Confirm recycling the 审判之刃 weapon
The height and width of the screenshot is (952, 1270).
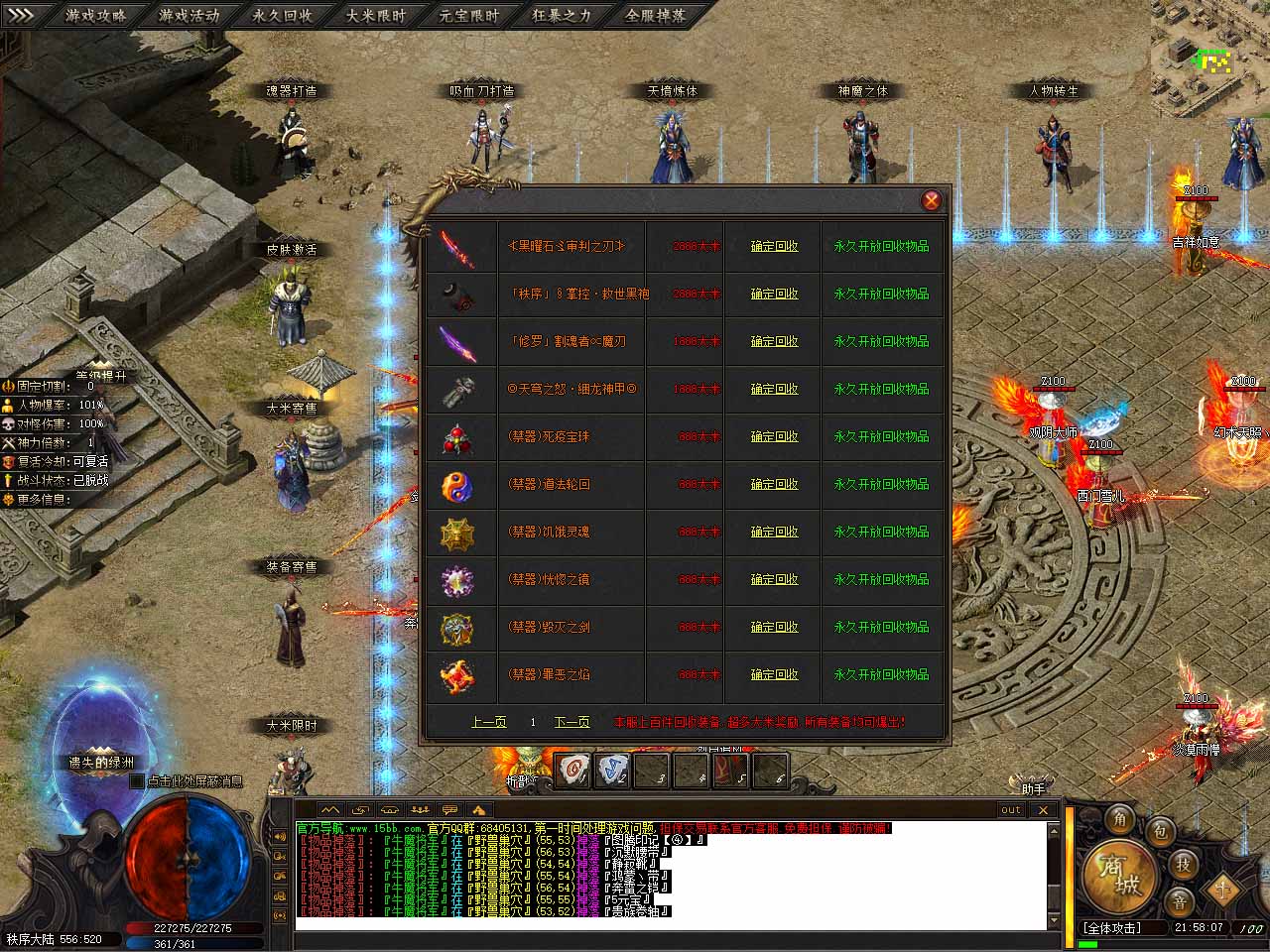(x=774, y=246)
